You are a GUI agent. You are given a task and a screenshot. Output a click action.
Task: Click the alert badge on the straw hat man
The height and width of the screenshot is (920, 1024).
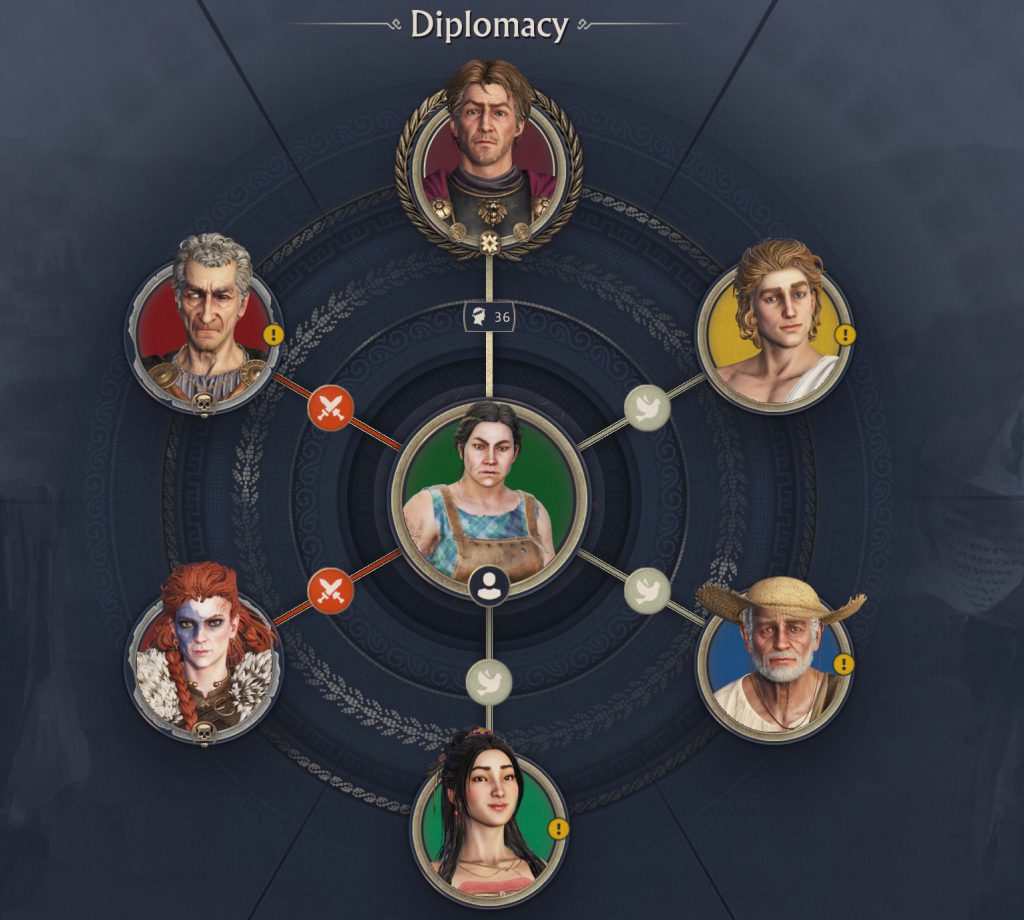pyautogui.click(x=845, y=663)
